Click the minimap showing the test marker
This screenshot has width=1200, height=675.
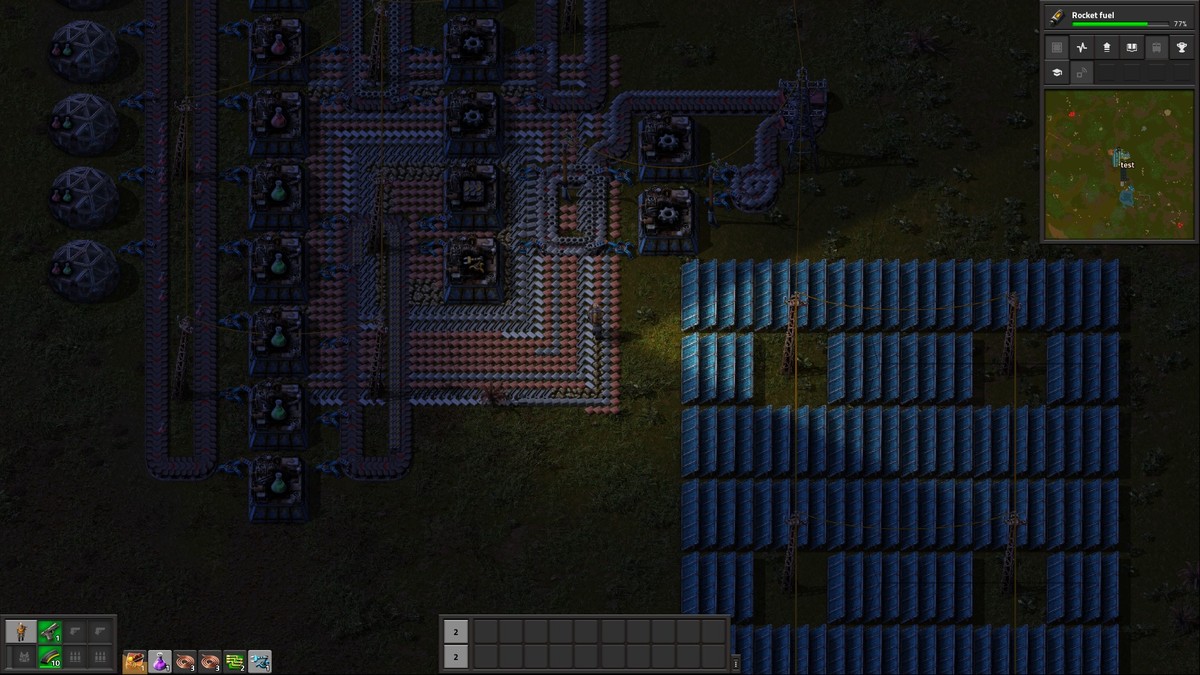tap(1118, 164)
